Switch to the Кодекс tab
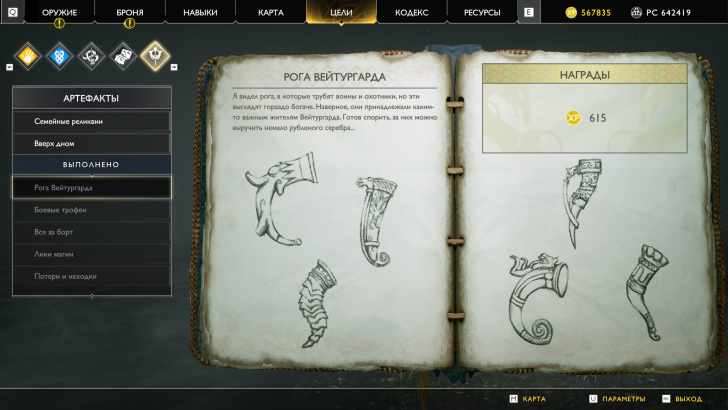The height and width of the screenshot is (410, 728). point(411,12)
